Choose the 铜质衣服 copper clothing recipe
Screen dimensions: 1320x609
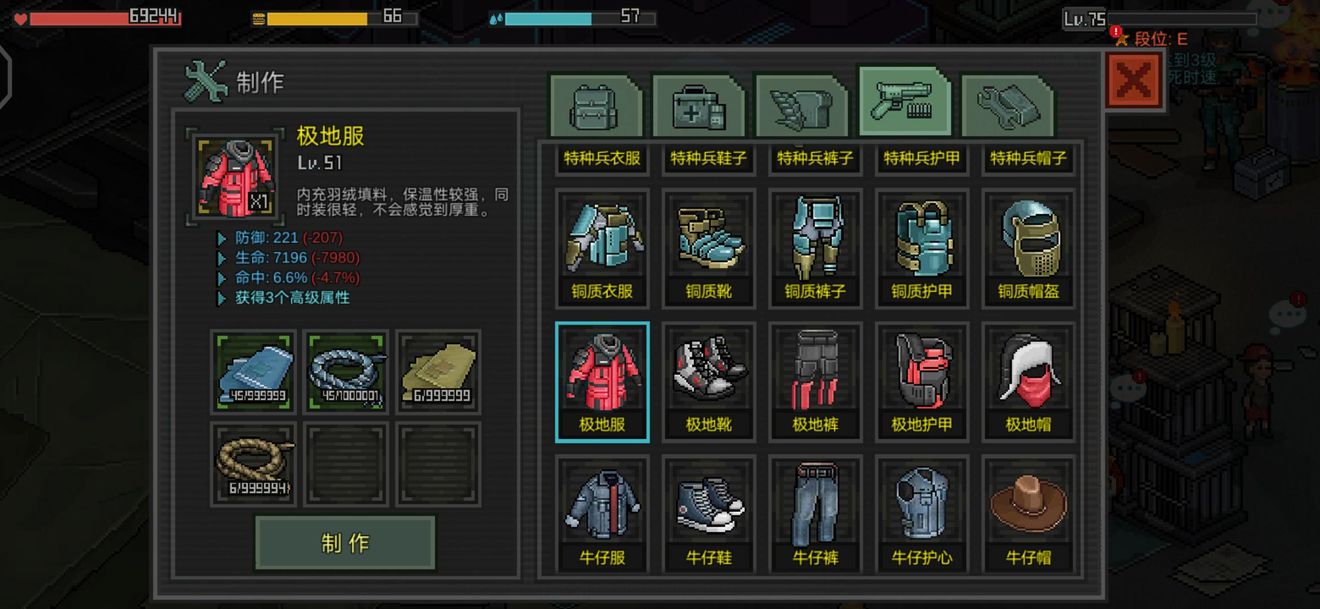point(602,248)
